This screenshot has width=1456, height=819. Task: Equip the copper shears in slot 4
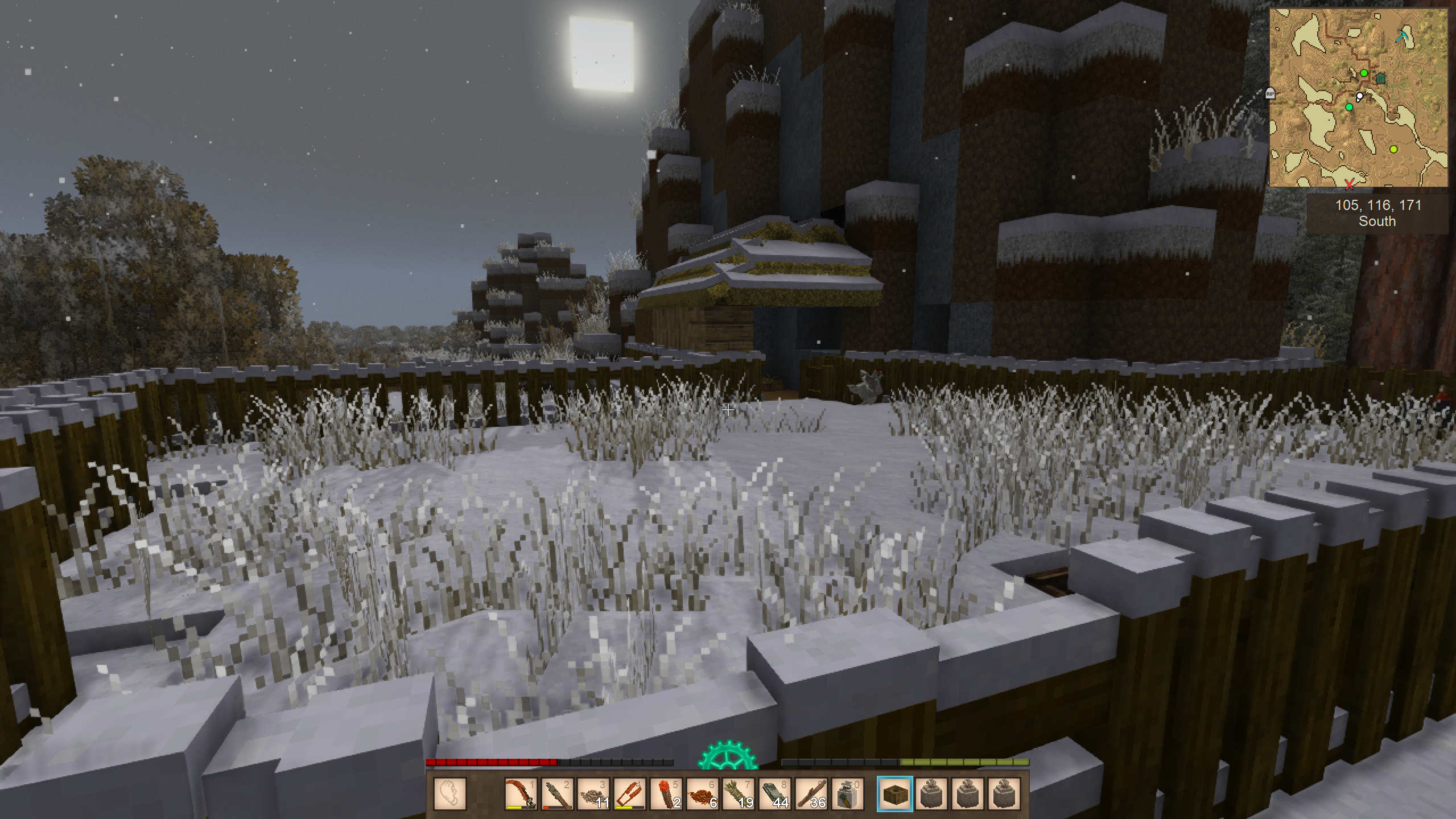coord(629,793)
